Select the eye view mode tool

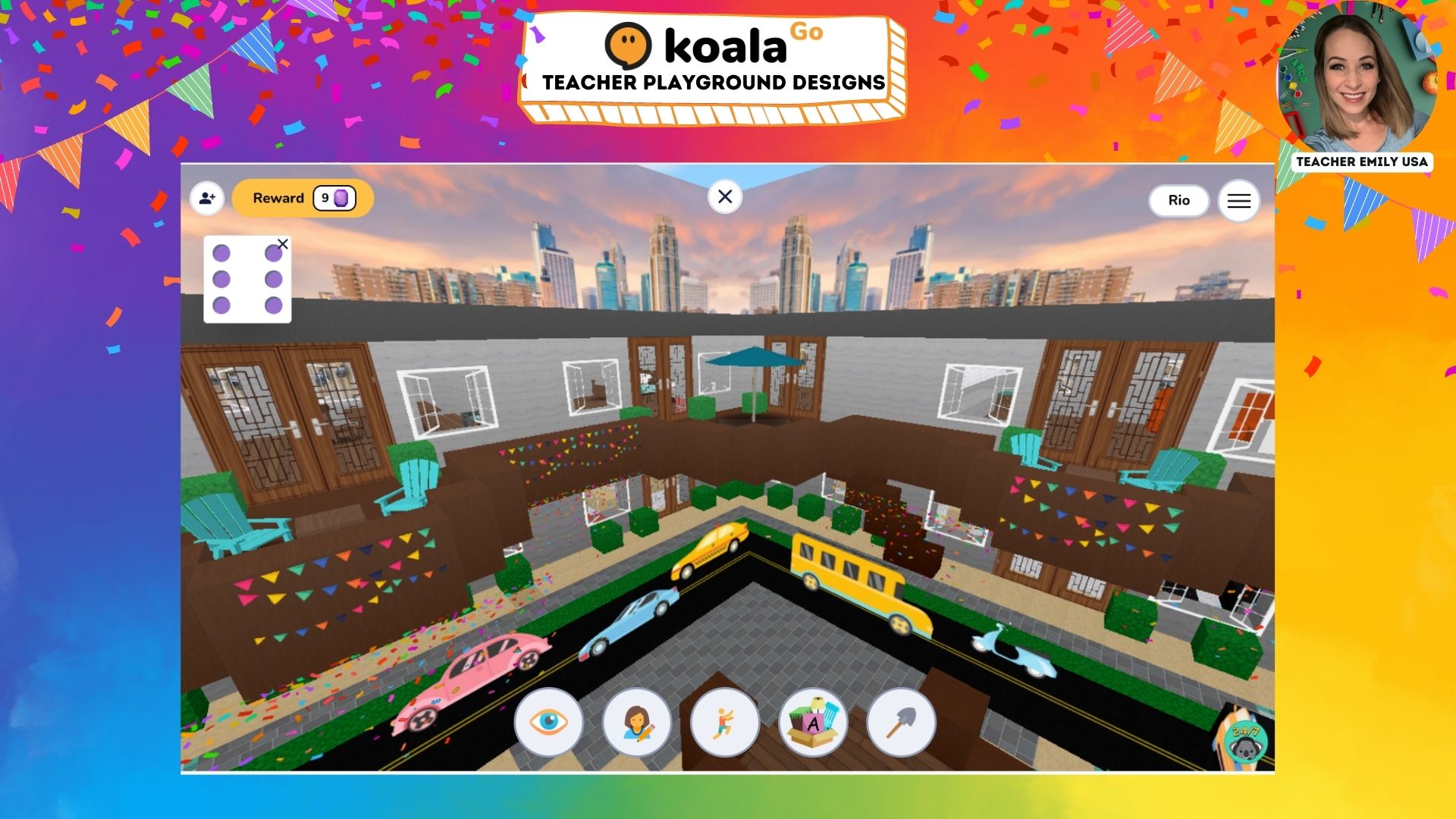(x=550, y=723)
